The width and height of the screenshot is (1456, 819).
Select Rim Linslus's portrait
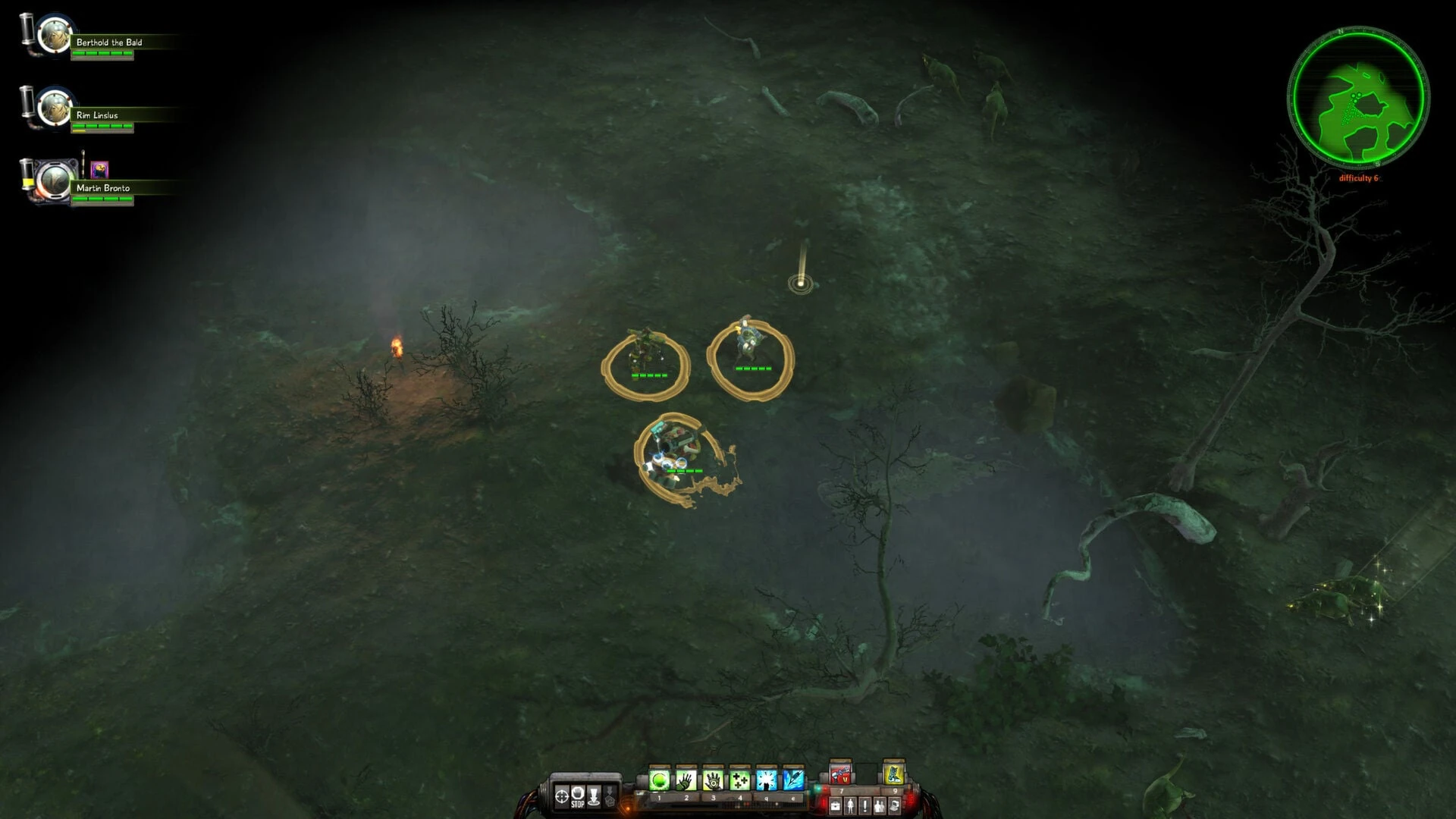tap(54, 107)
